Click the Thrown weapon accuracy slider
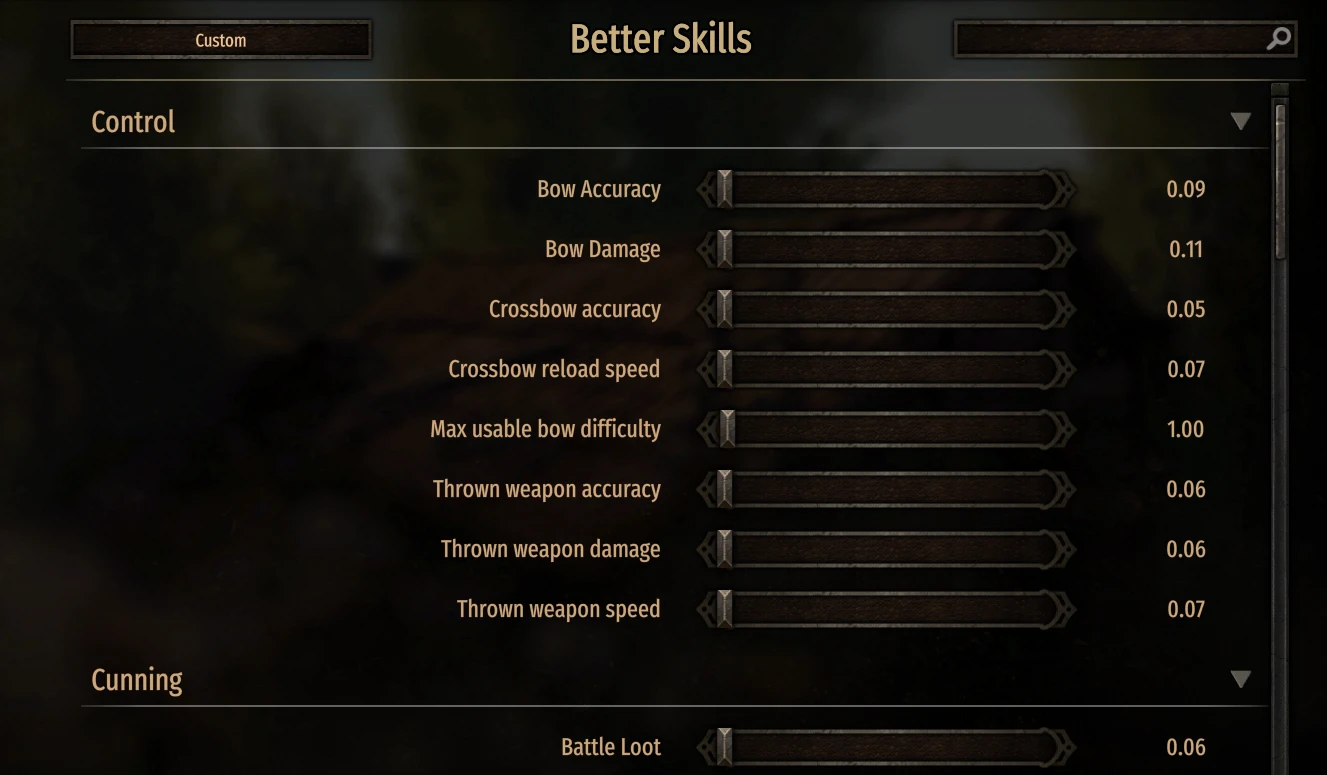 (885, 489)
